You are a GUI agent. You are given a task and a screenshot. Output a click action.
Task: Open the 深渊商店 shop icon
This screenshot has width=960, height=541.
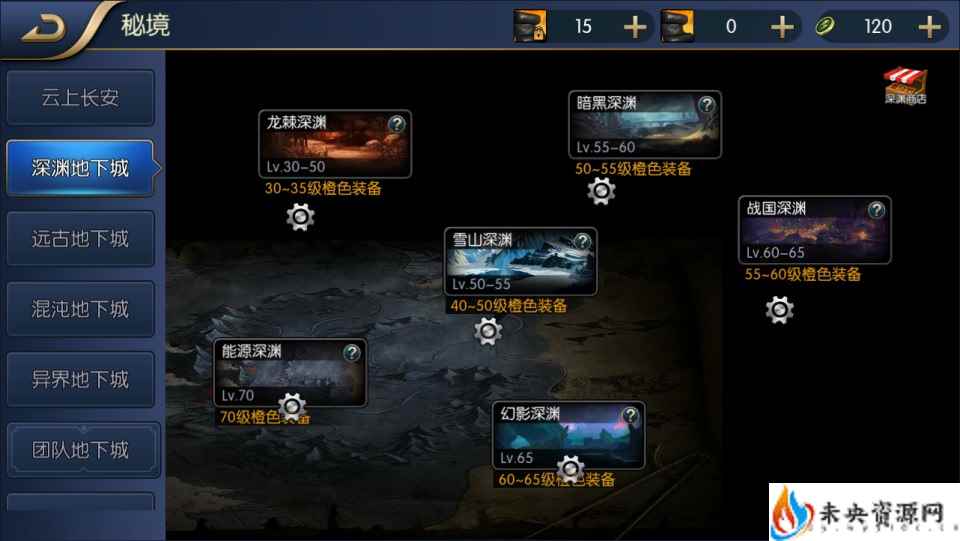tap(906, 86)
